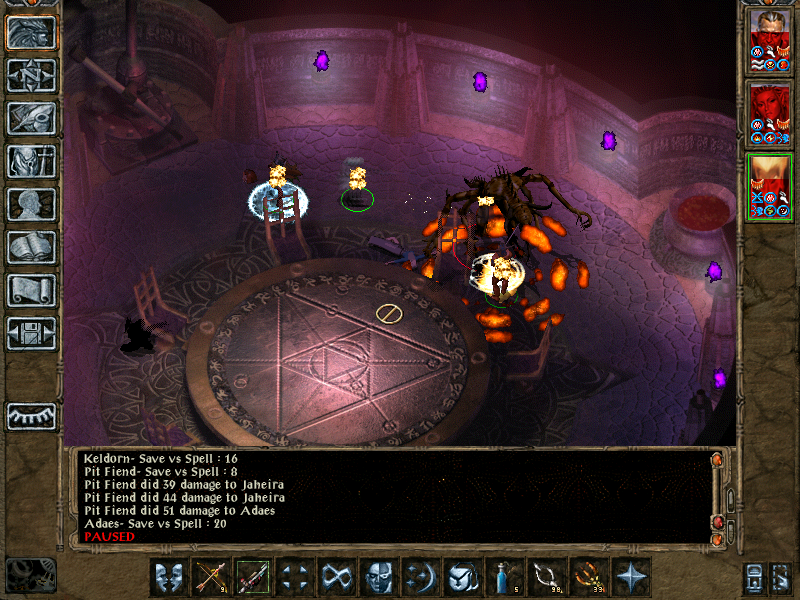
Task: Open the four-point star special abilities
Action: tap(630, 577)
